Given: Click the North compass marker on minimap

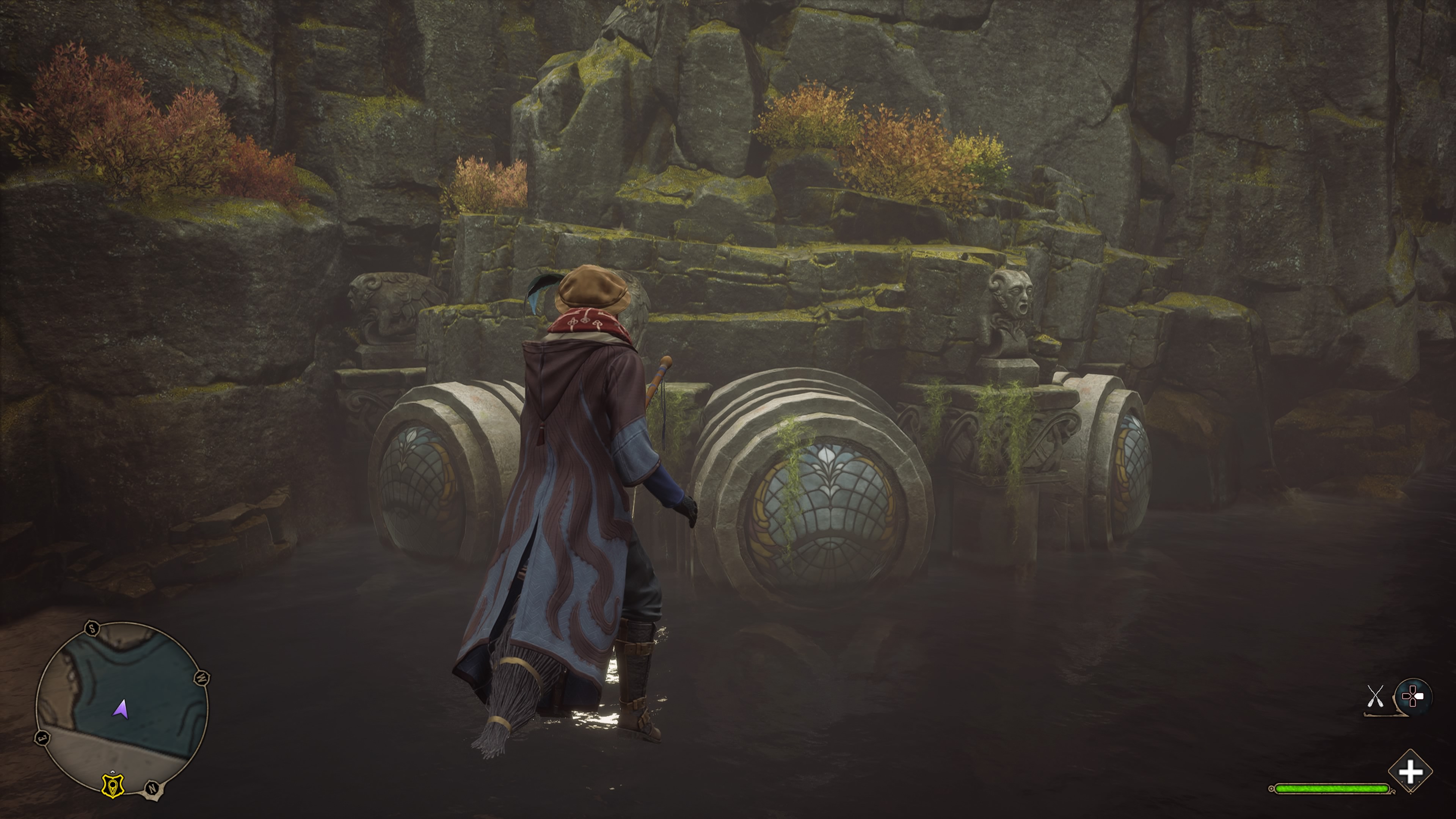Looking at the screenshot, I should tap(152, 788).
